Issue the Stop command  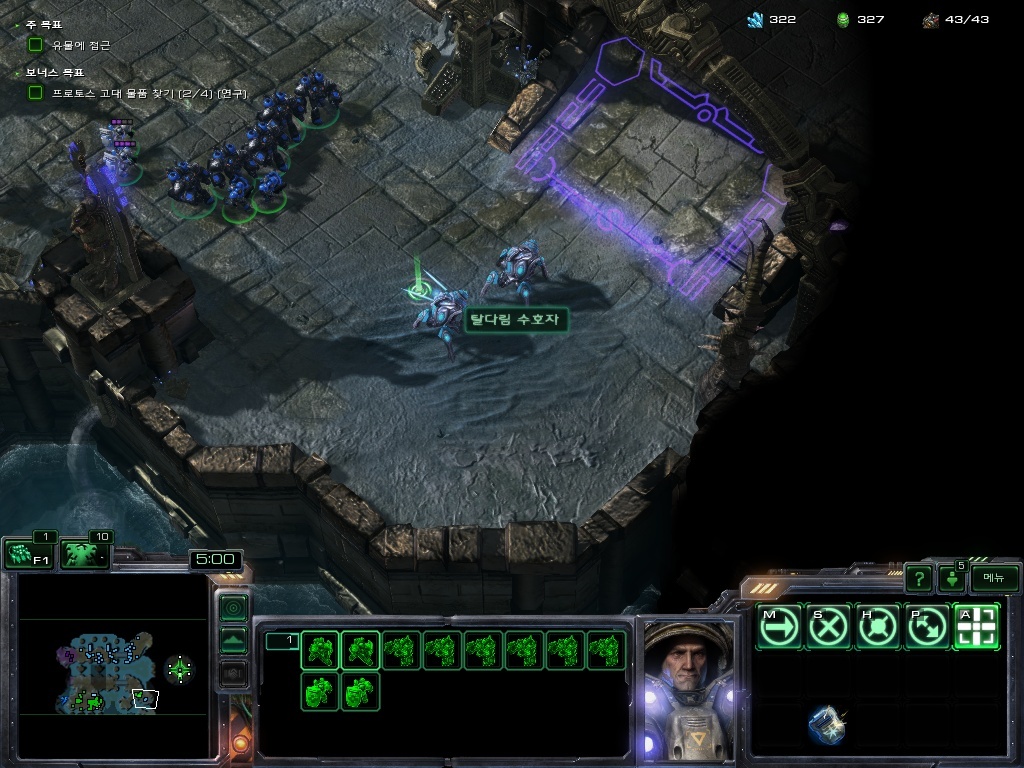coord(828,627)
